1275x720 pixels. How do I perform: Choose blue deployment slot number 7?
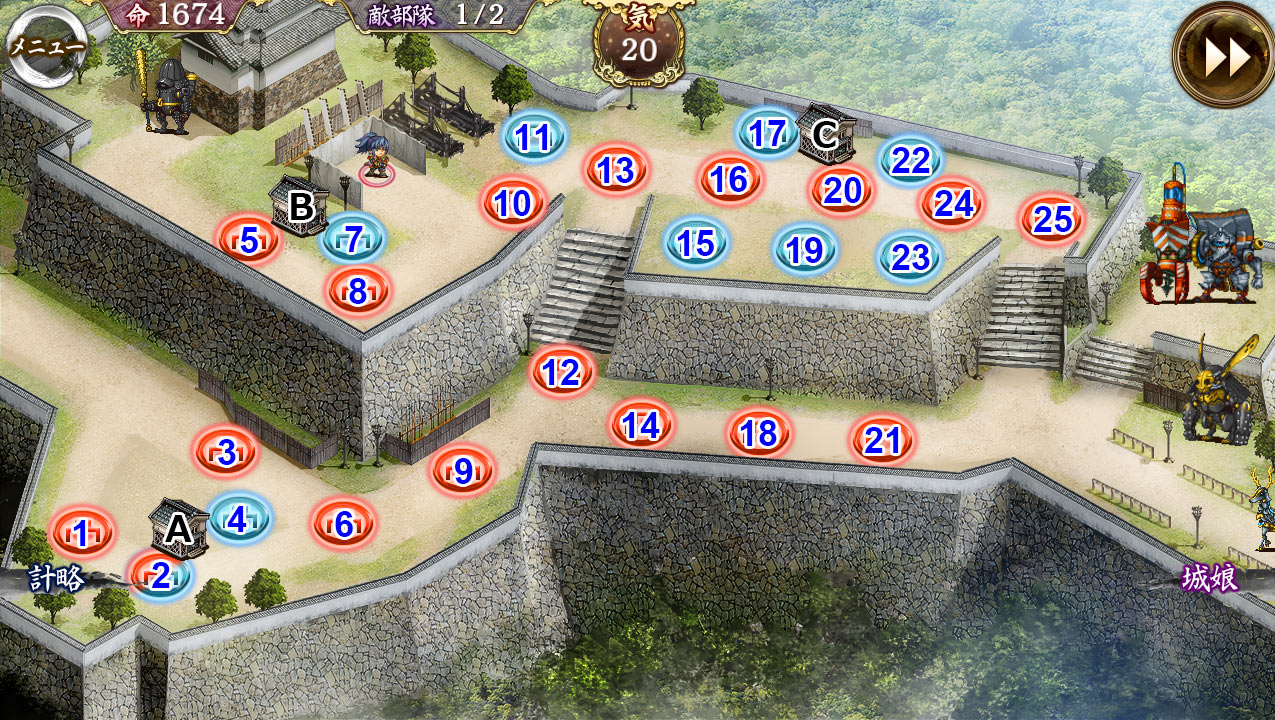click(x=353, y=239)
